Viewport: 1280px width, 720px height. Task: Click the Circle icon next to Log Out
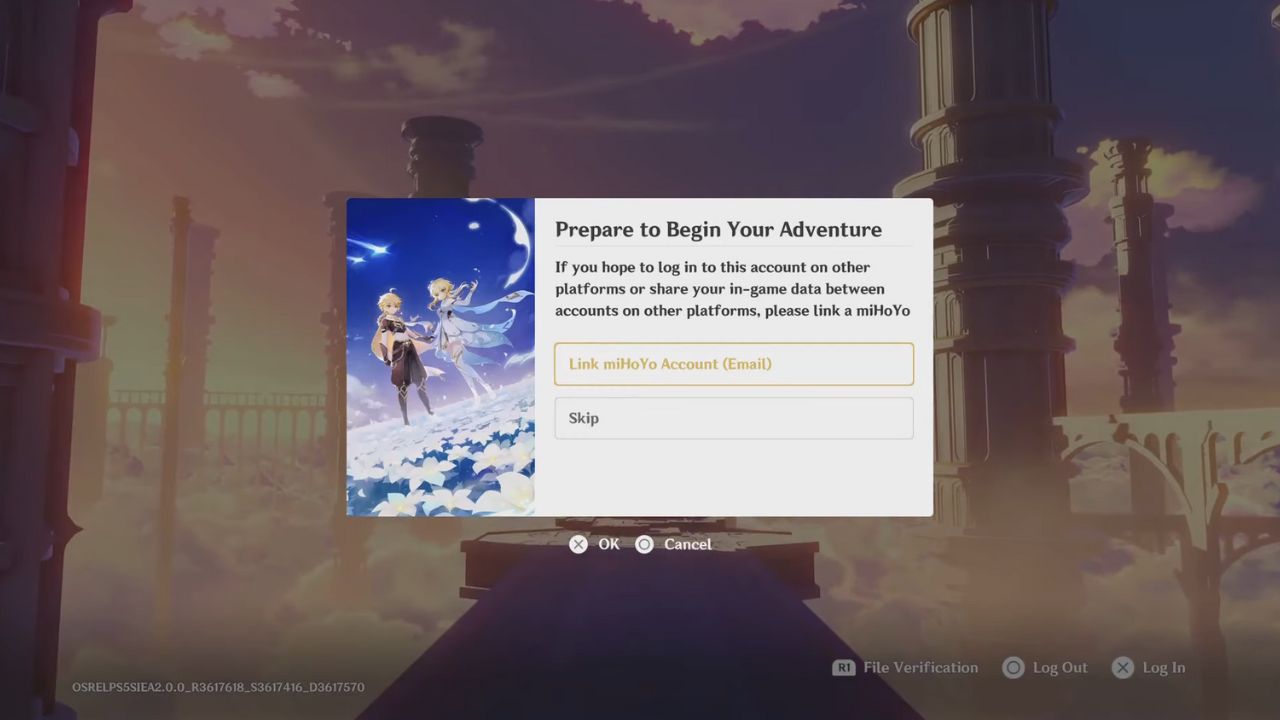coord(1014,667)
